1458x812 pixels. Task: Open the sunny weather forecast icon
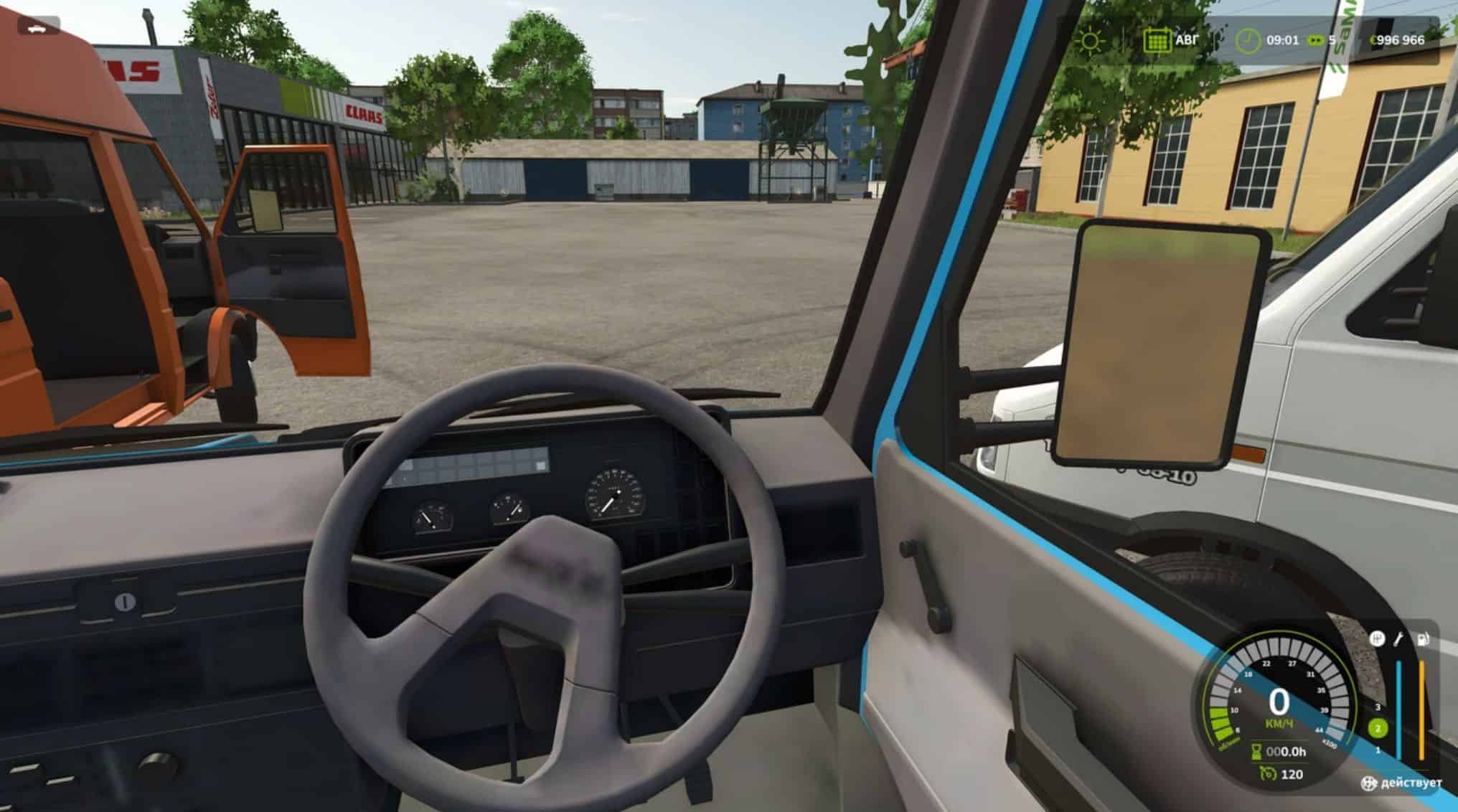point(1090,40)
